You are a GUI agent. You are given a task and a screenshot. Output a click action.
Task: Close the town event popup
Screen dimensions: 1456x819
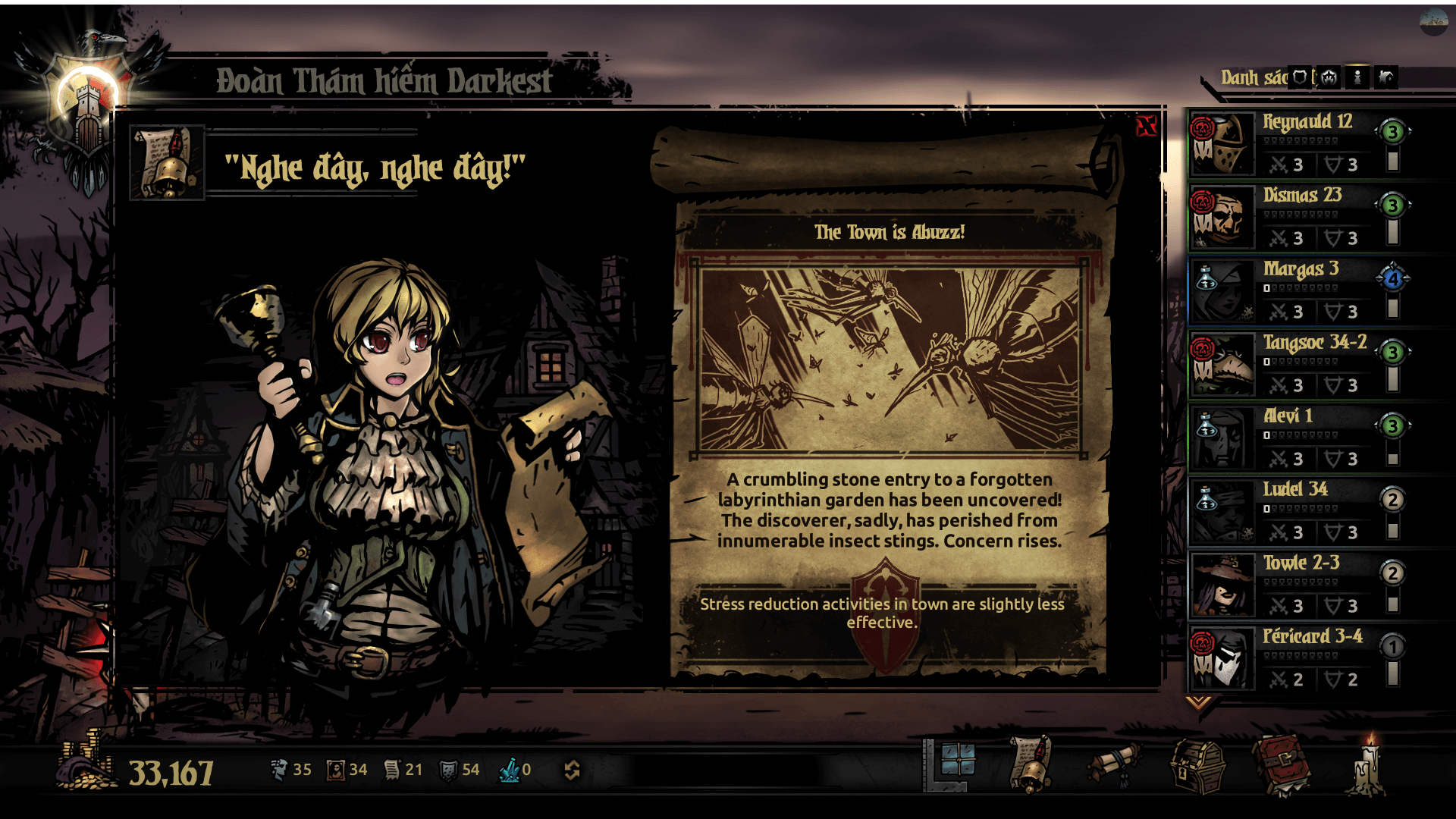tap(1146, 126)
